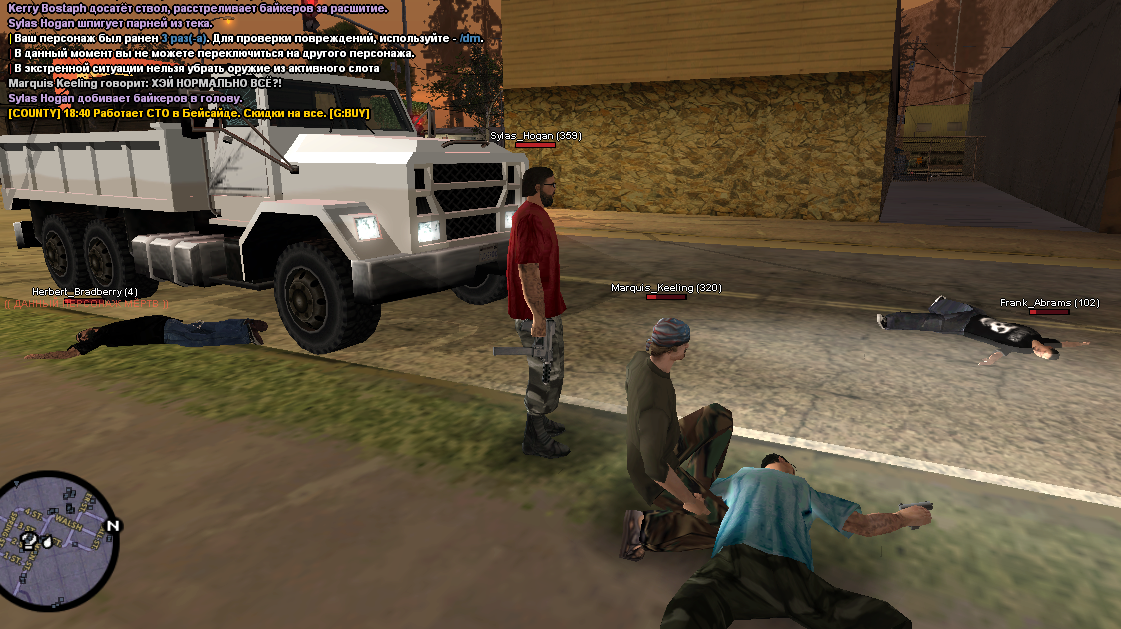
Task: Select the yellow COUNTY advertisement chat line
Action: point(189,114)
